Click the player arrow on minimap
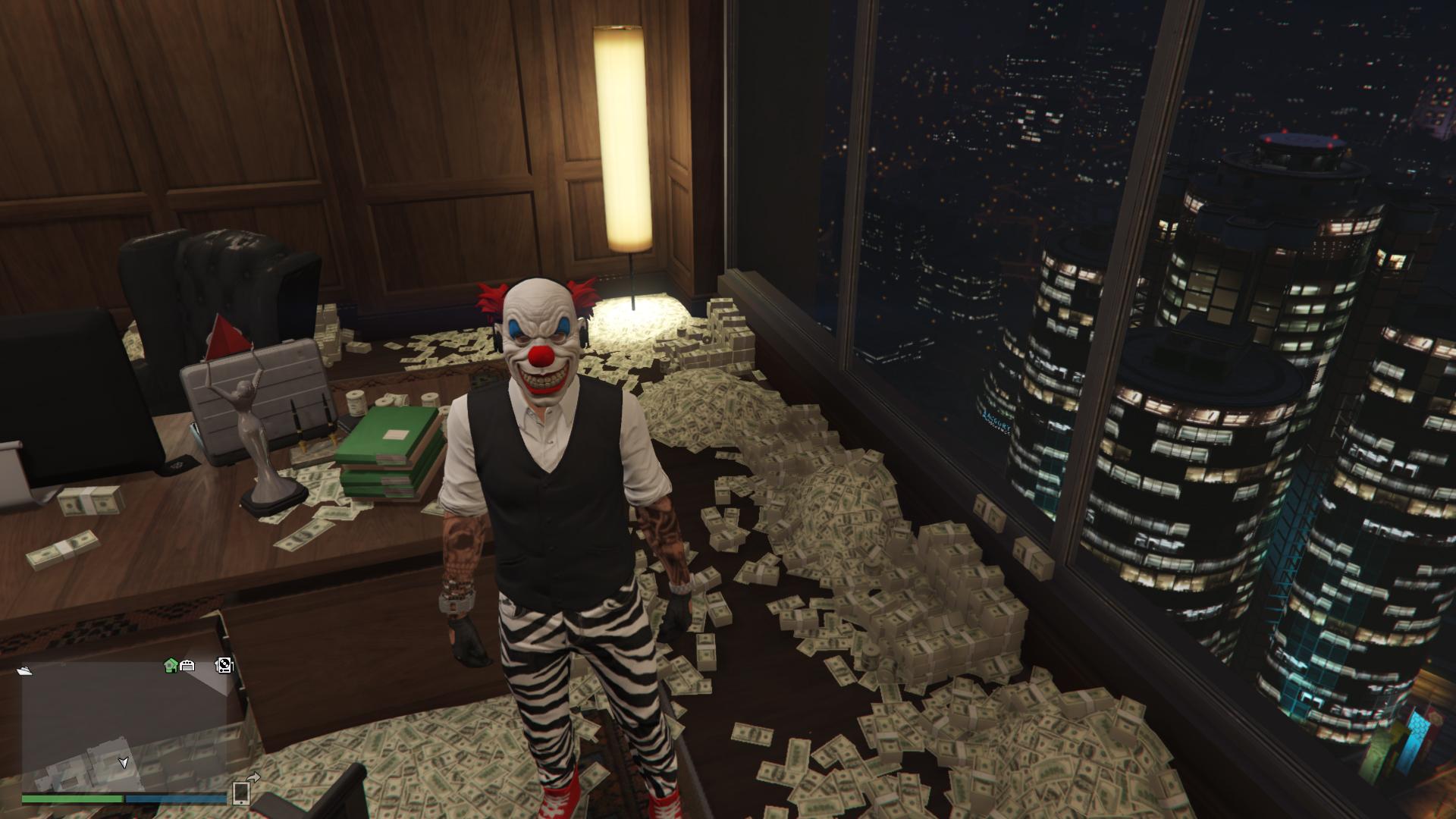The image size is (1456, 819). point(124,762)
